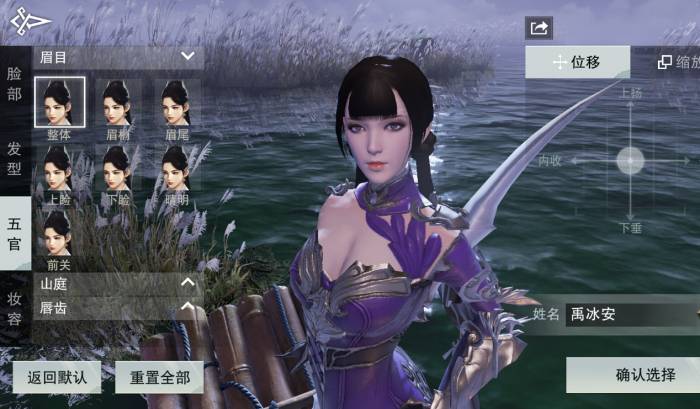The width and height of the screenshot is (700, 409).
Task: Open the 妆容 makeup tab
Action: (14, 308)
